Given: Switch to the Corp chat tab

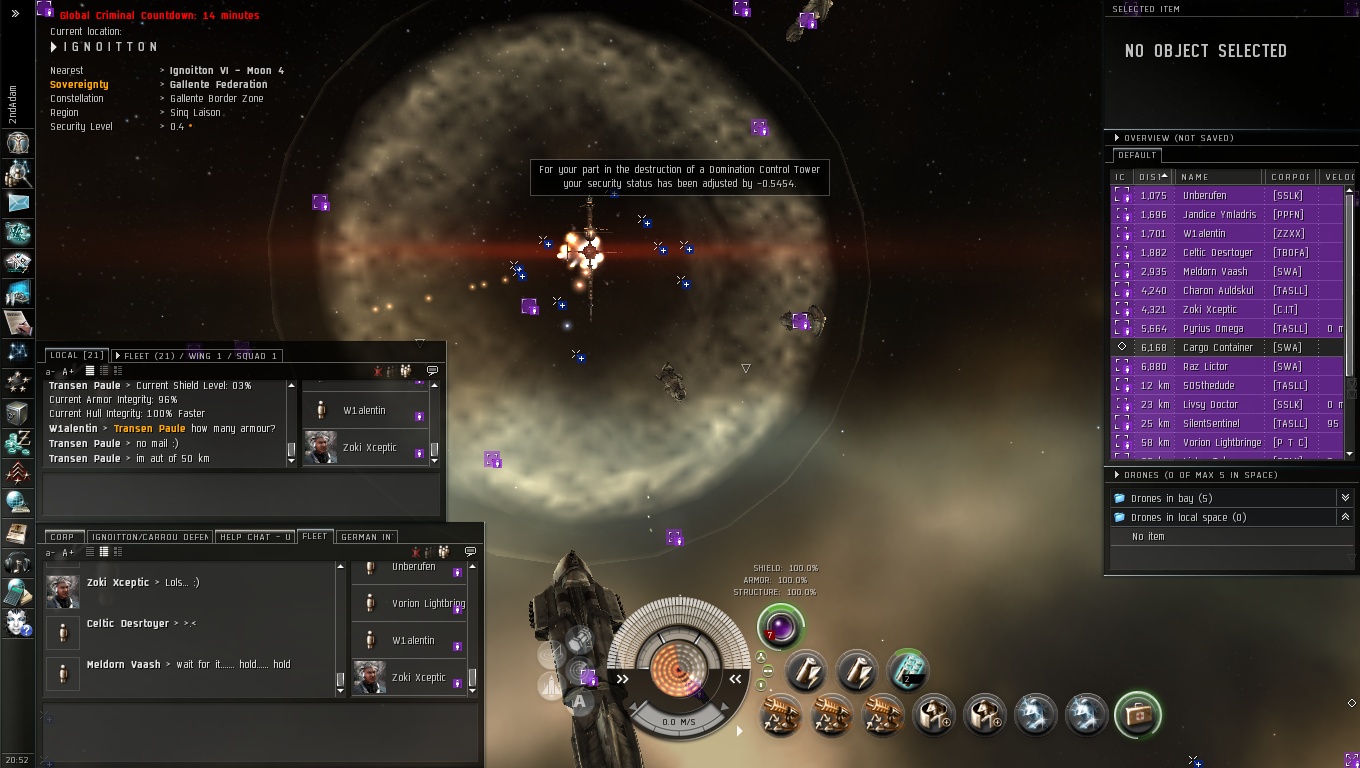Looking at the screenshot, I should (62, 537).
